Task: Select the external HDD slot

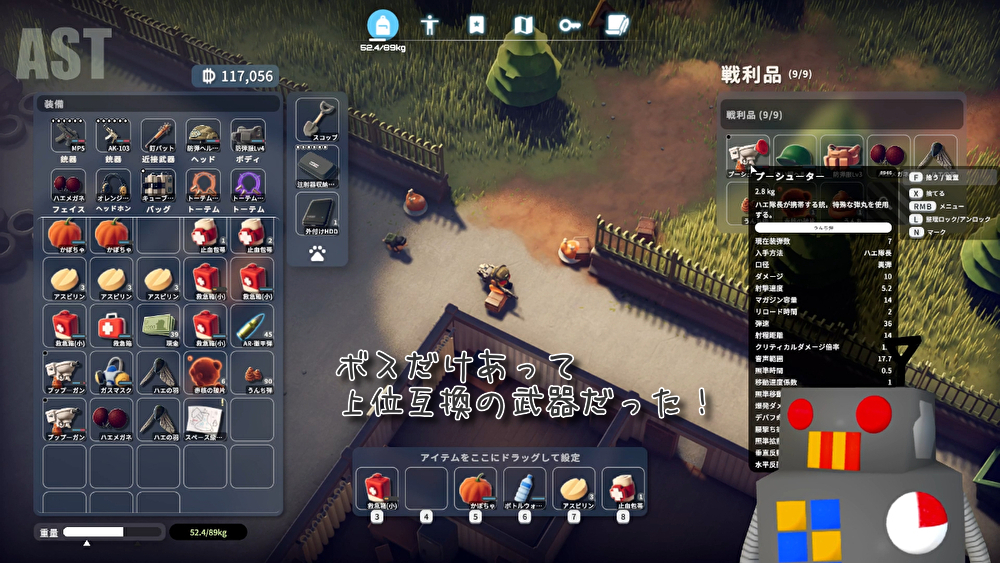Action: [x=317, y=213]
